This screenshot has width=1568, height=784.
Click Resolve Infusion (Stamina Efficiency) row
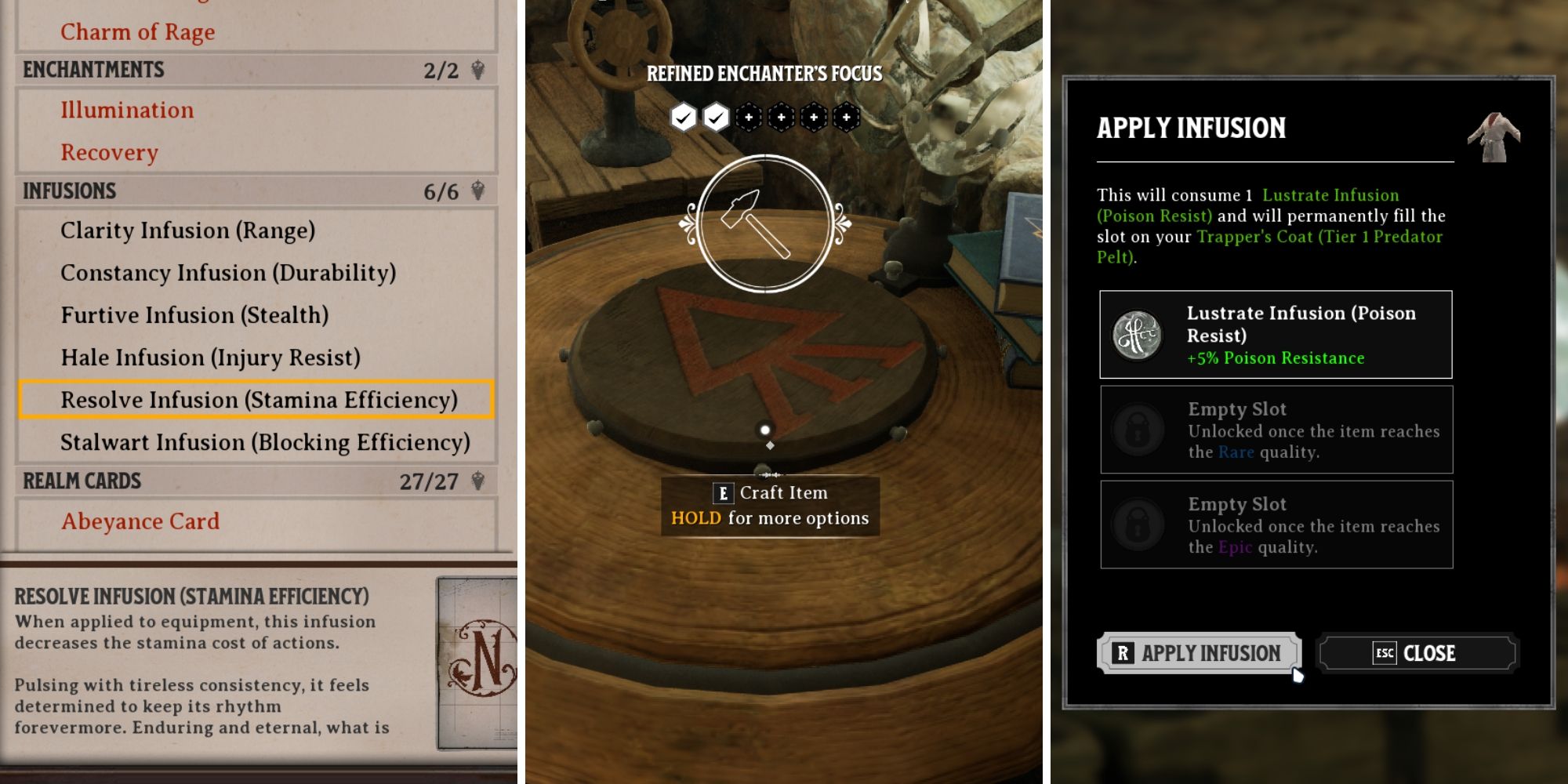pos(257,400)
